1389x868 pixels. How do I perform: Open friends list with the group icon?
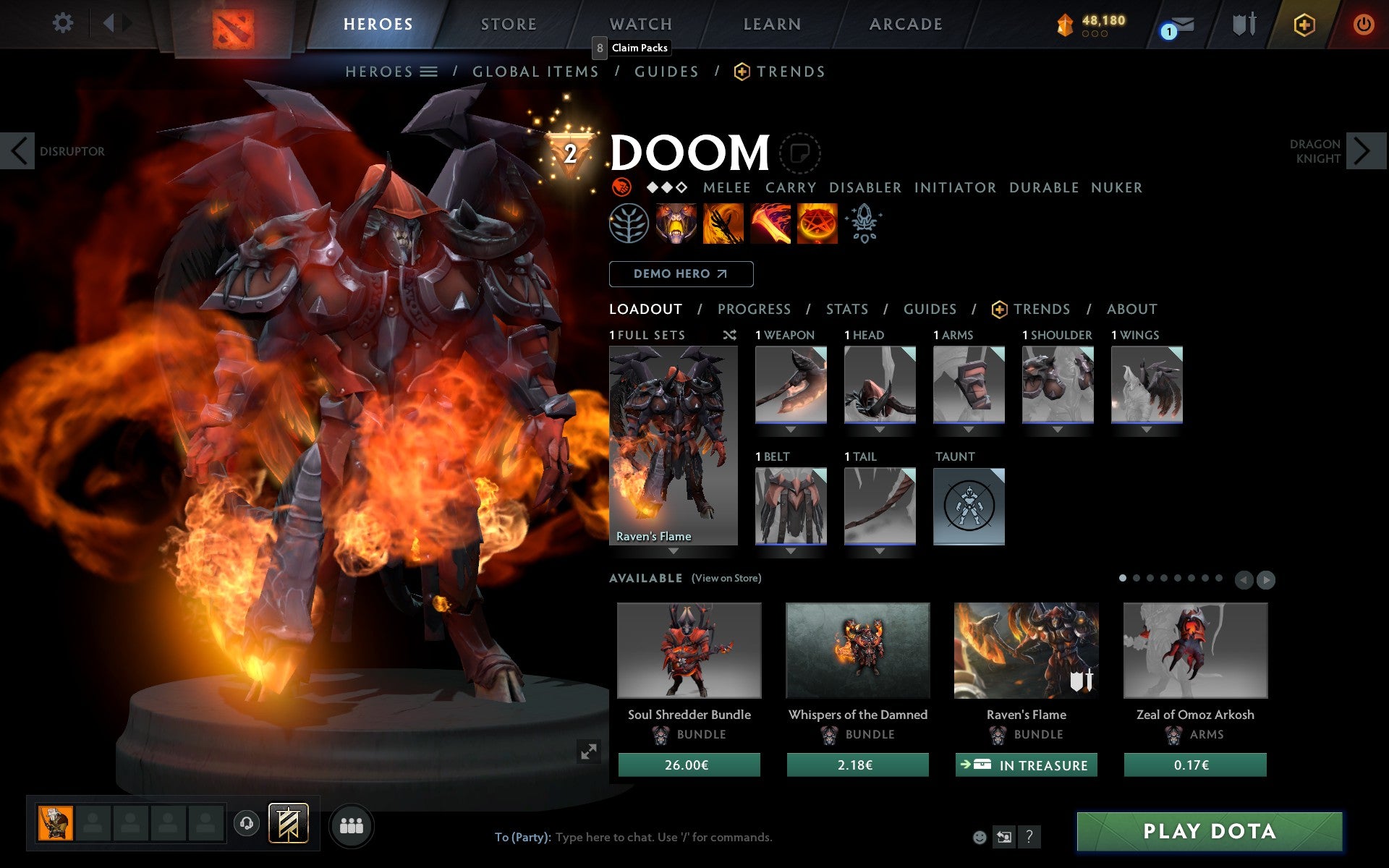tap(352, 825)
